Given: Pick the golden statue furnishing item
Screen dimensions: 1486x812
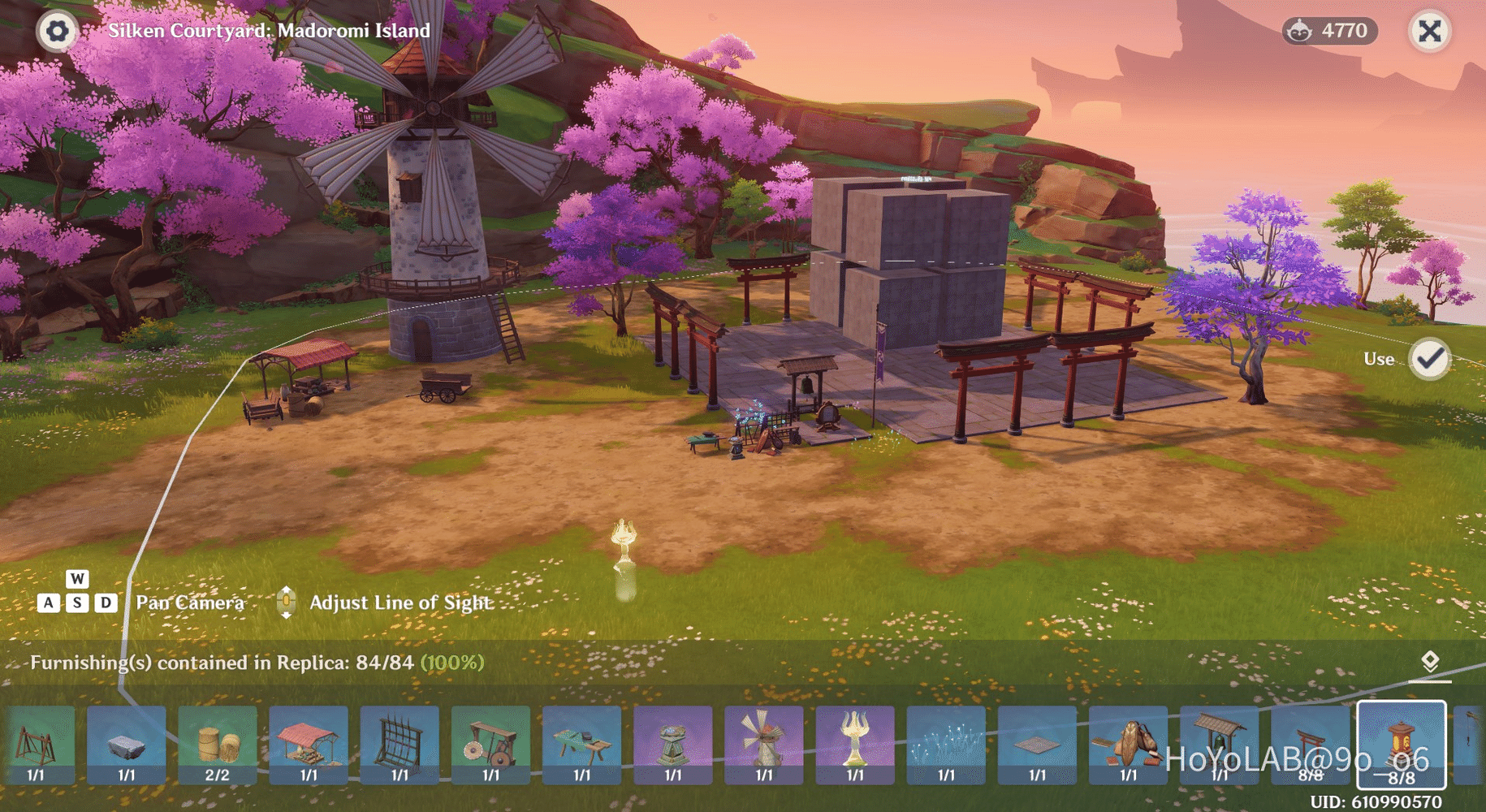Looking at the screenshot, I should pos(854,743).
